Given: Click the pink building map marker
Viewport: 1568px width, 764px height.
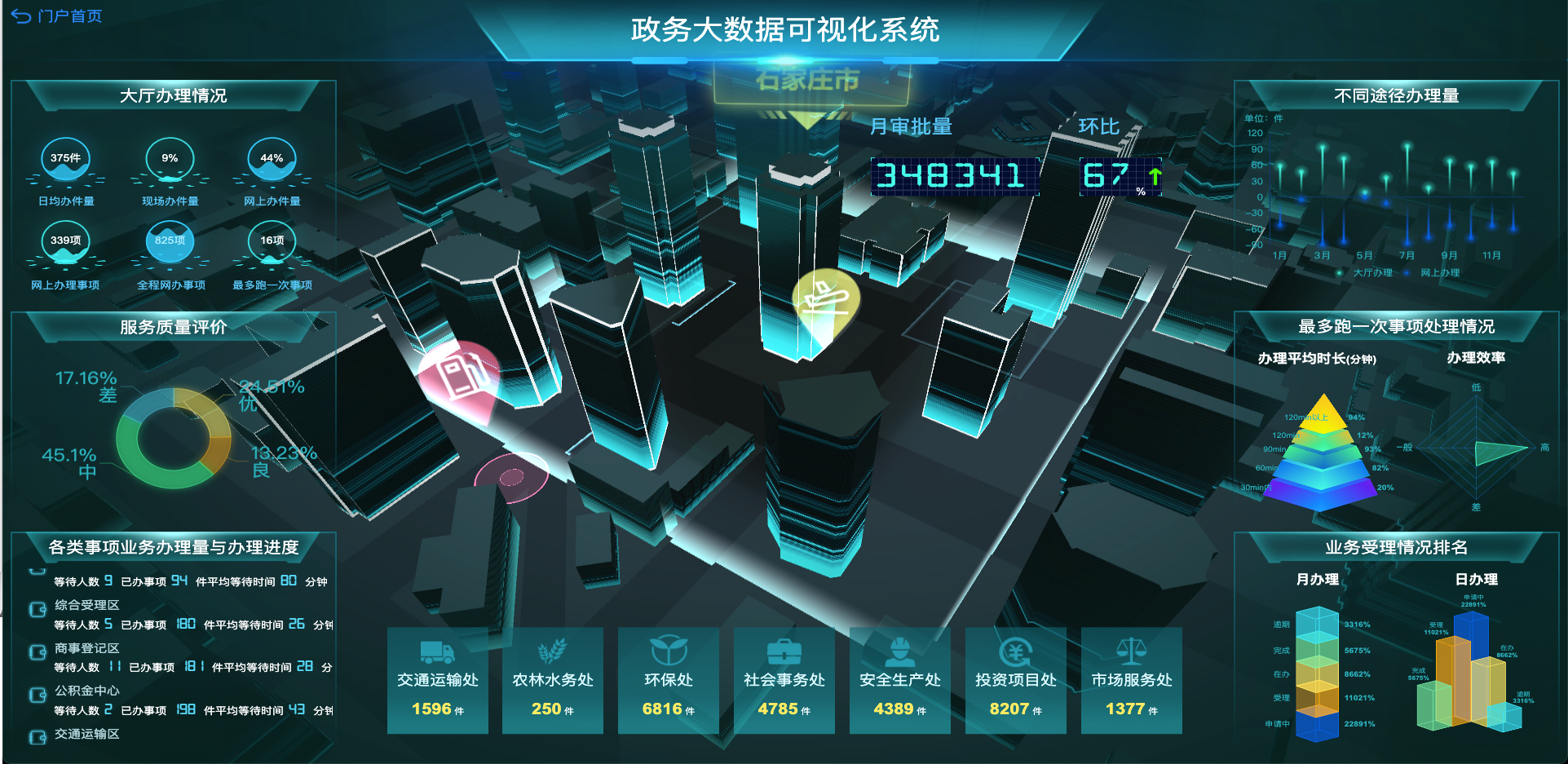Looking at the screenshot, I should click(461, 377).
